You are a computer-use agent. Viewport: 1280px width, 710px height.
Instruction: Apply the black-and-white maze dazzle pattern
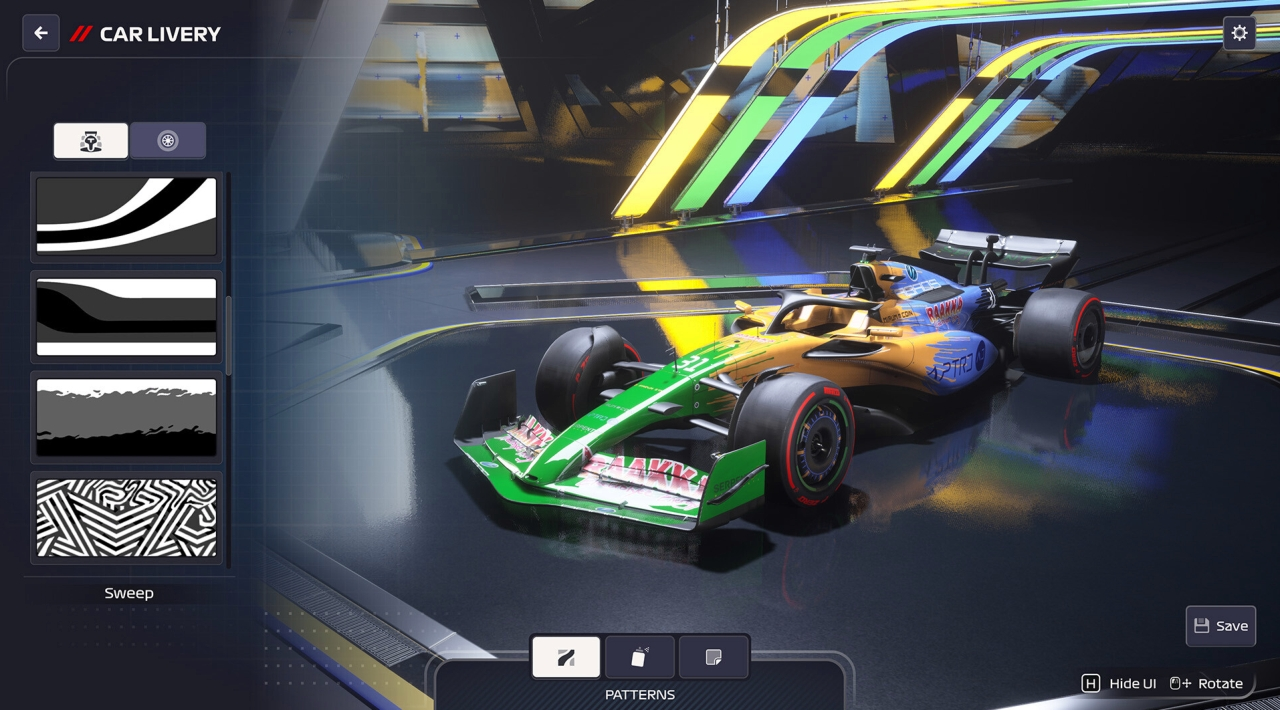click(x=127, y=517)
